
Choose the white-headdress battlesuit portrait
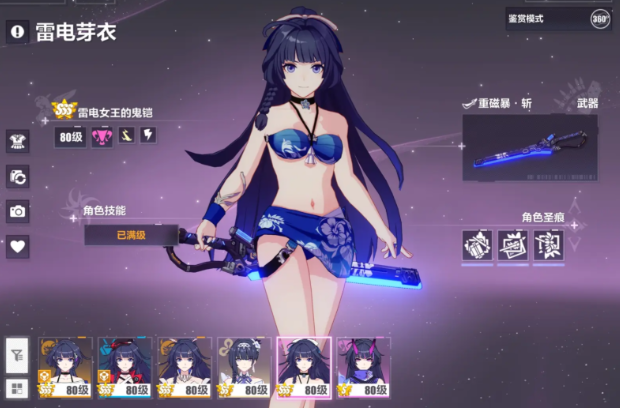244,367
